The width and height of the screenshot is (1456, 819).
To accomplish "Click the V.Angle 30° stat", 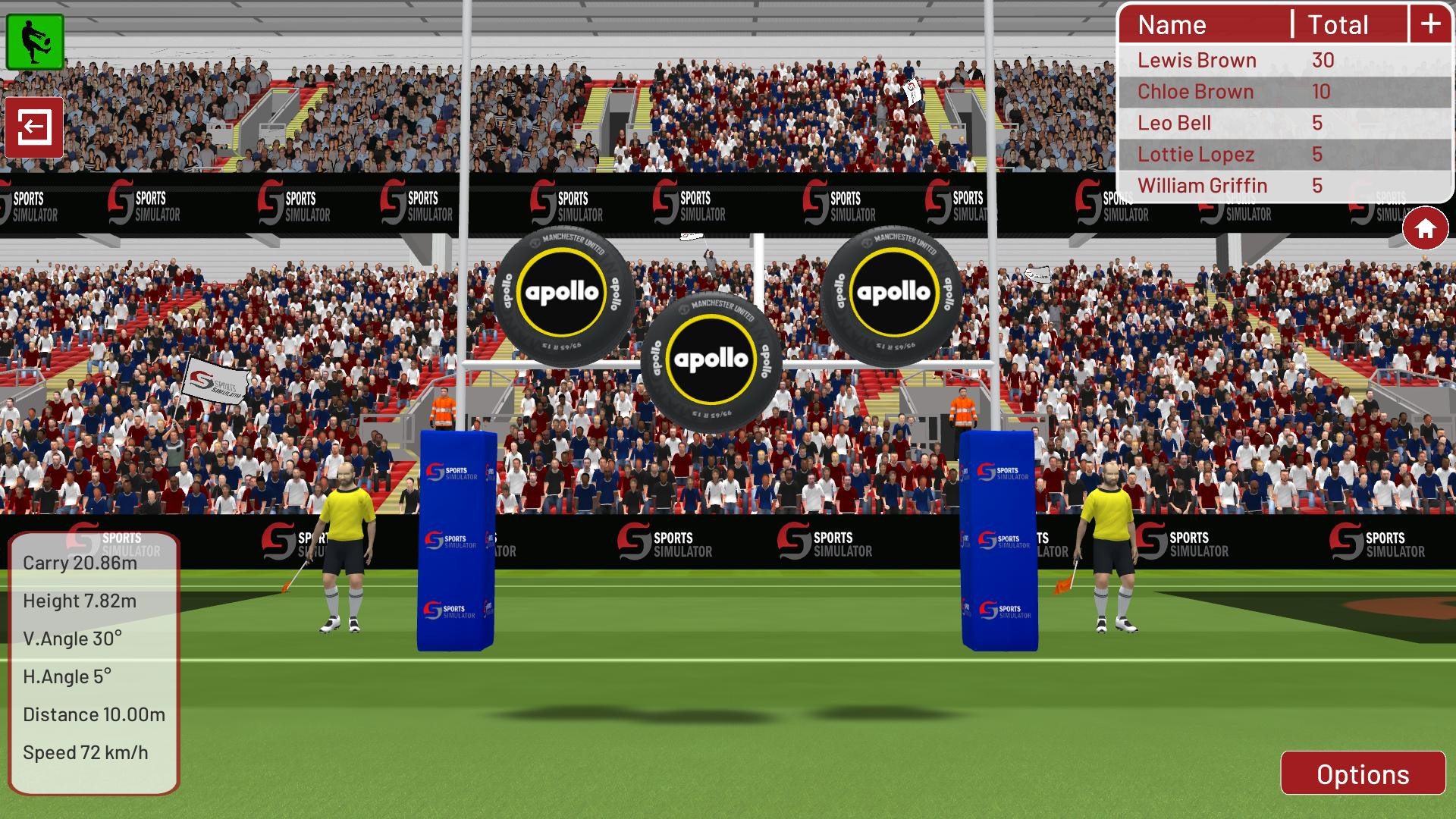I will pos(72,639).
